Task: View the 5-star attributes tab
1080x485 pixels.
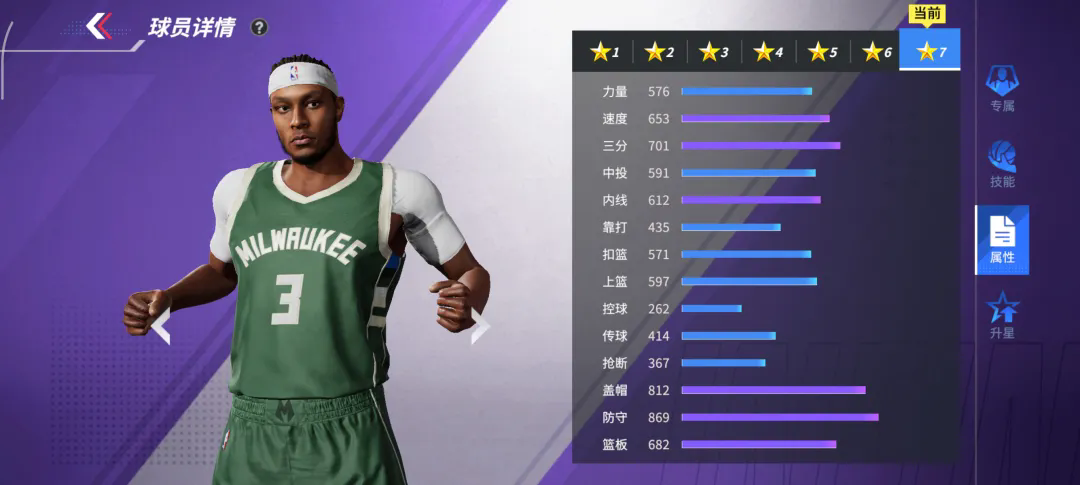Action: pos(823,52)
